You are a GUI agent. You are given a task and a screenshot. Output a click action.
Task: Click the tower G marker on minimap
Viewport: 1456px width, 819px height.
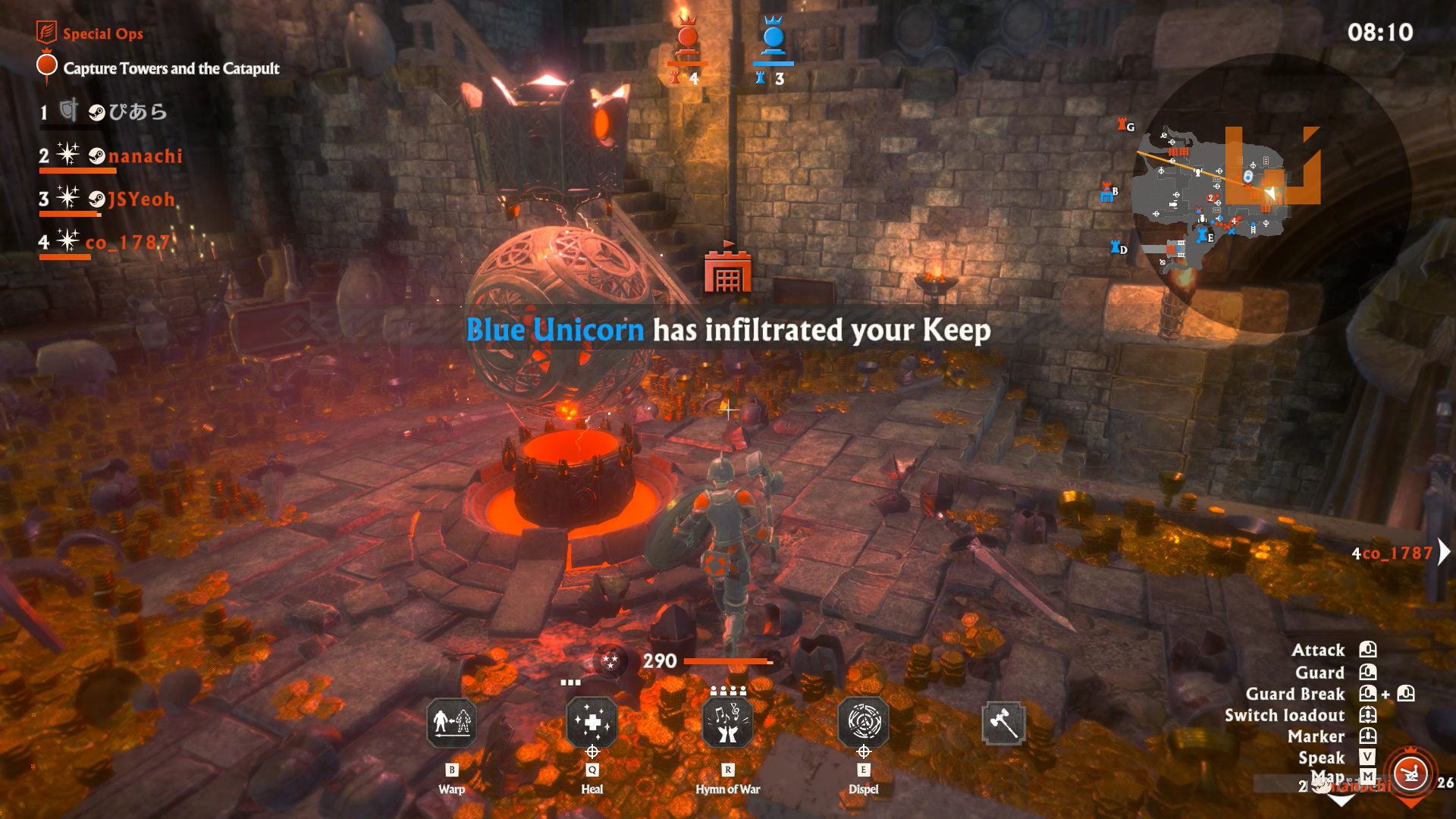click(x=1125, y=125)
